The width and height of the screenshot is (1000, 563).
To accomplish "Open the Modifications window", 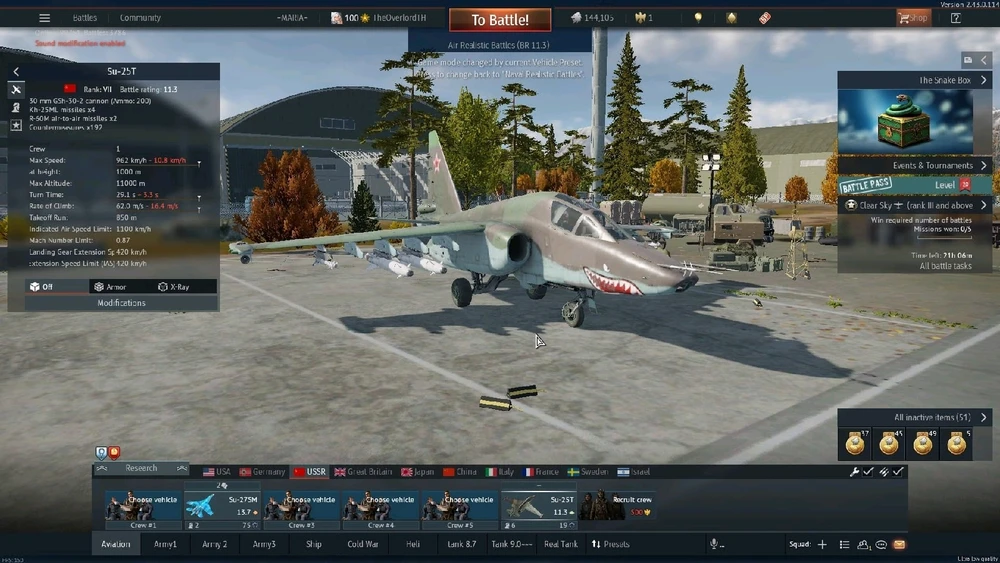I will pyautogui.click(x=121, y=302).
